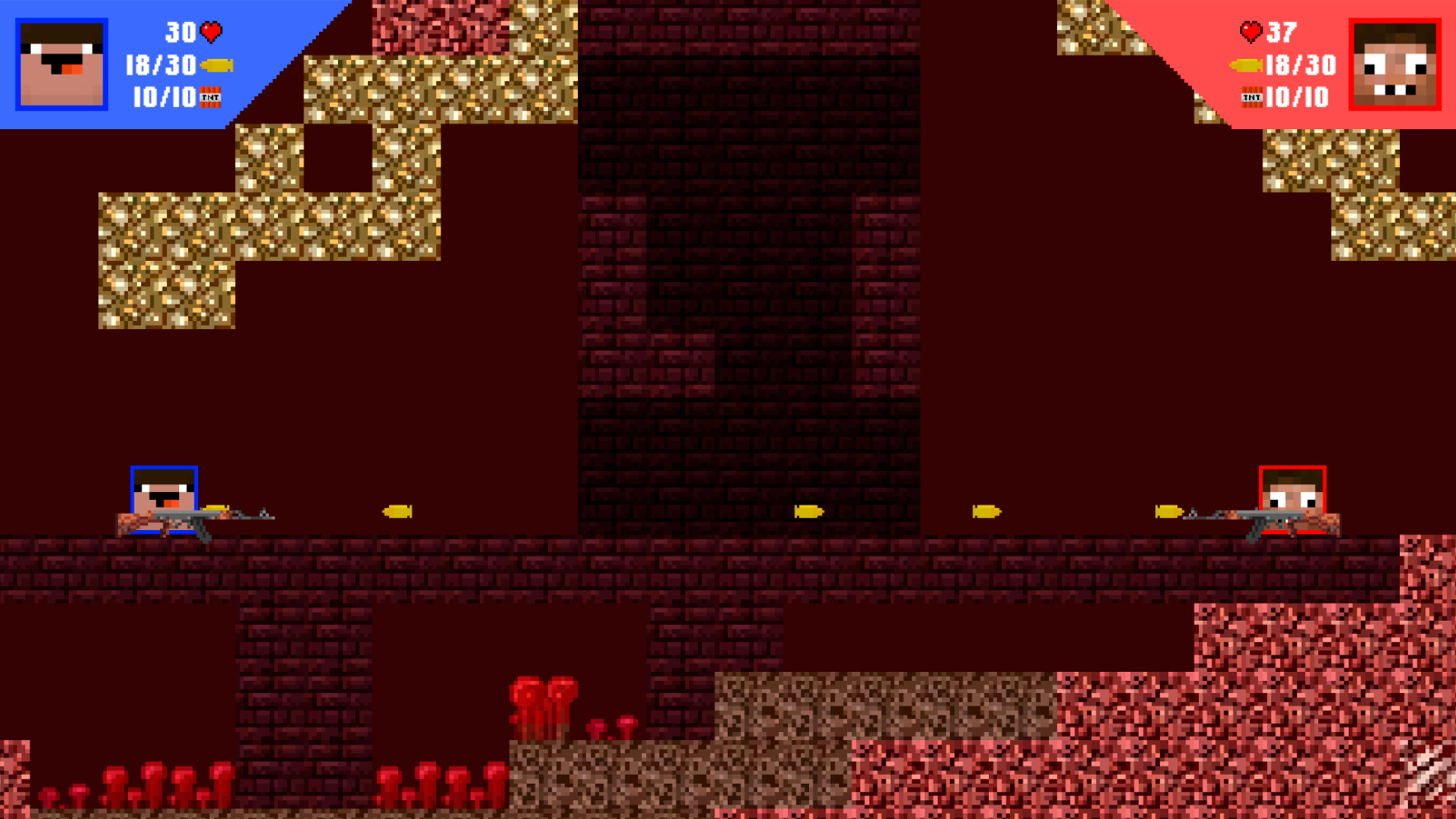Click the TNT icon on the blue HUD
The height and width of the screenshot is (819, 1456).
(211, 98)
